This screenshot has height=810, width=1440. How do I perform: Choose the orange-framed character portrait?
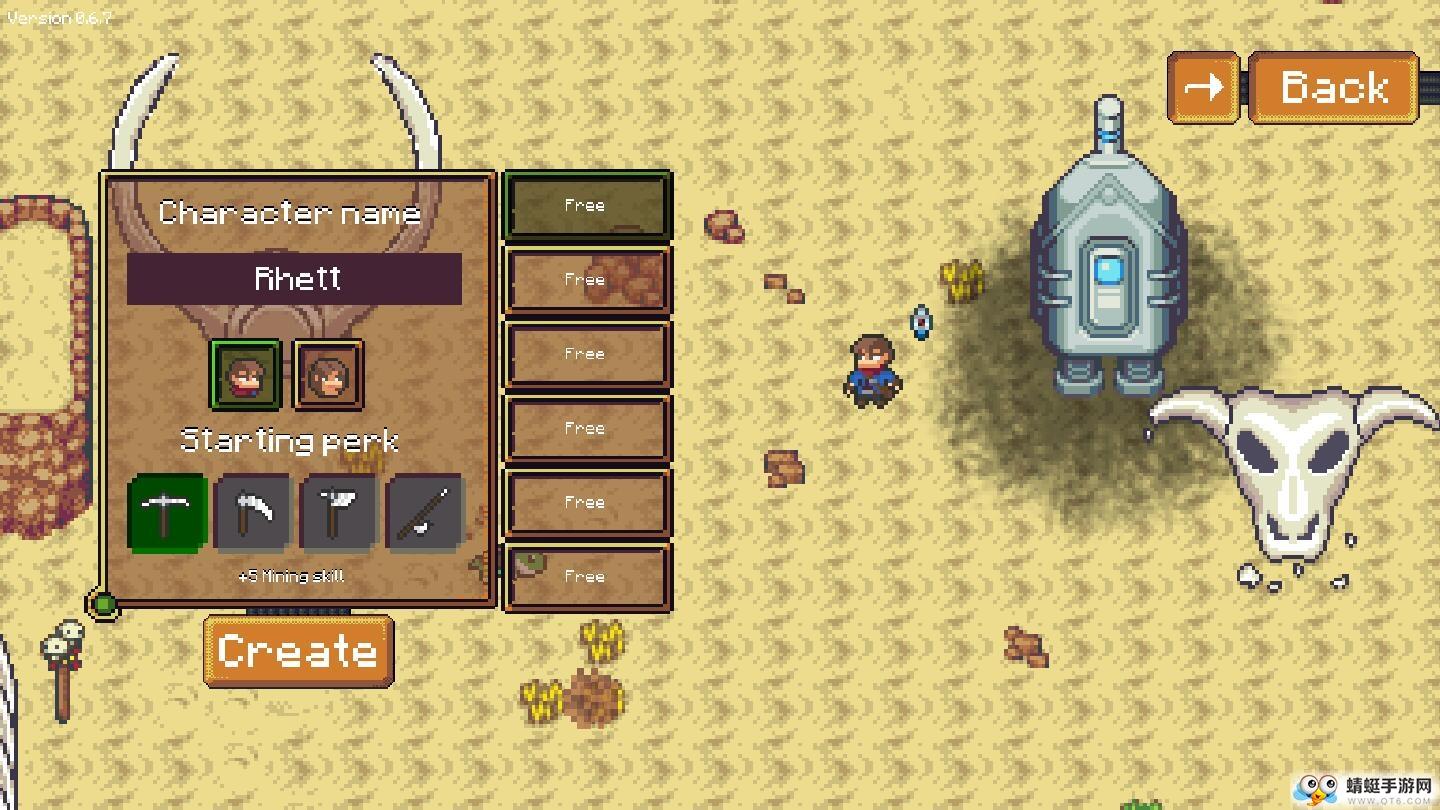click(x=328, y=375)
